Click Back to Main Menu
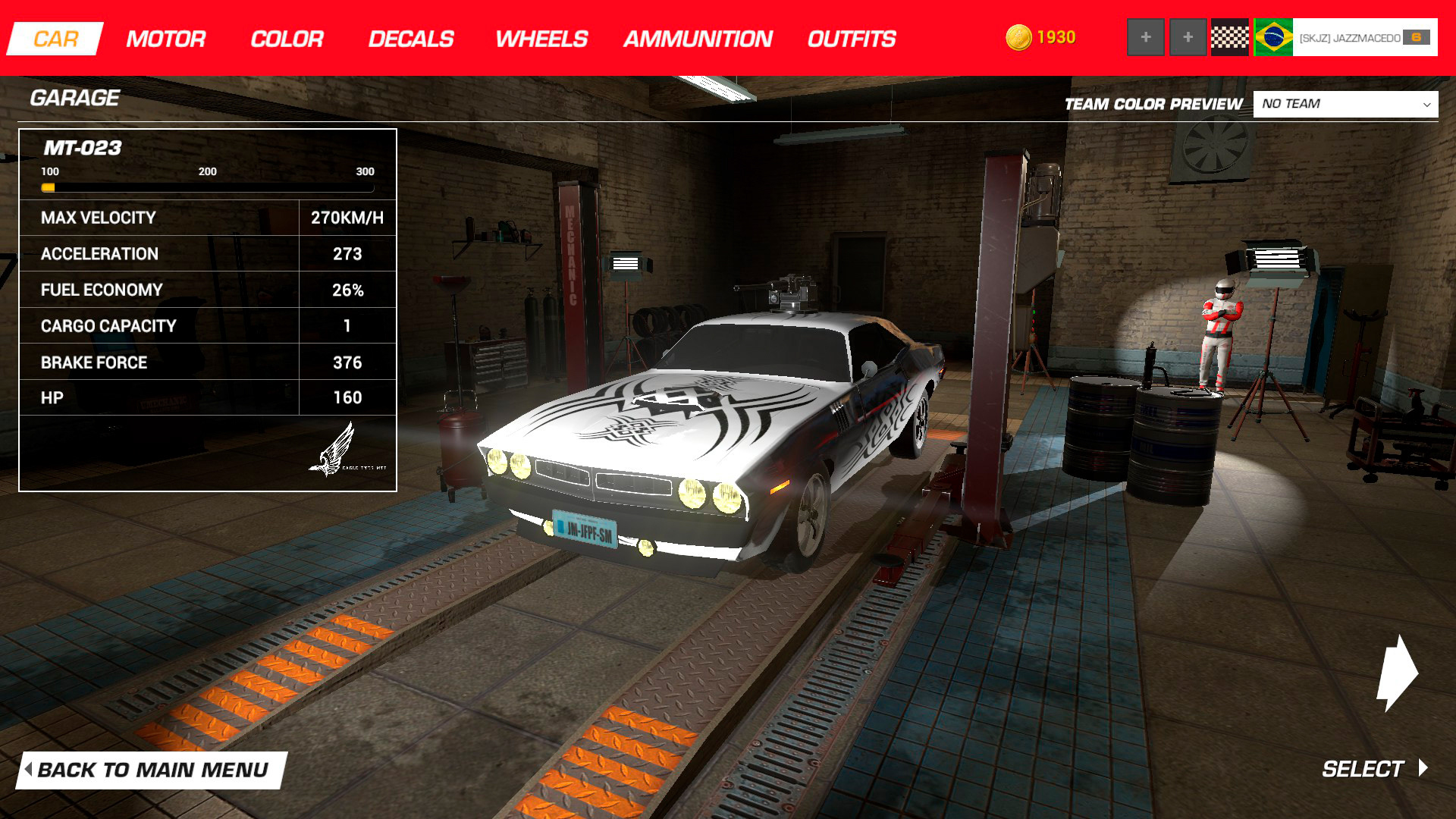The image size is (1456, 819). point(152,770)
